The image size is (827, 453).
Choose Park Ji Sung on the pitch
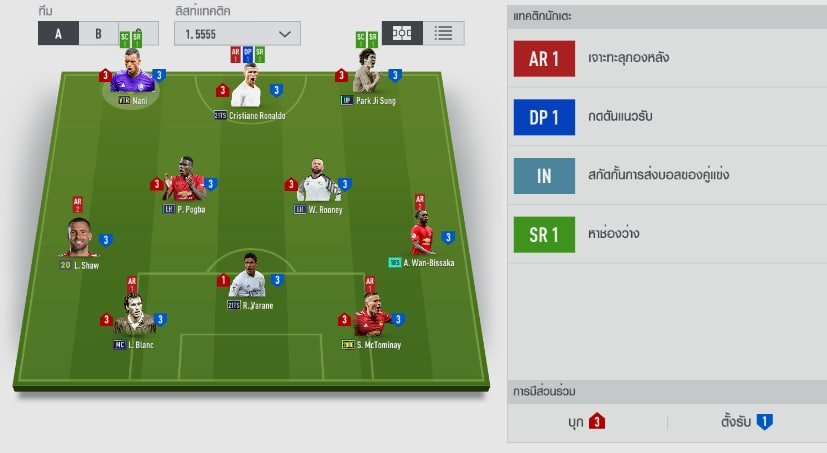click(367, 74)
